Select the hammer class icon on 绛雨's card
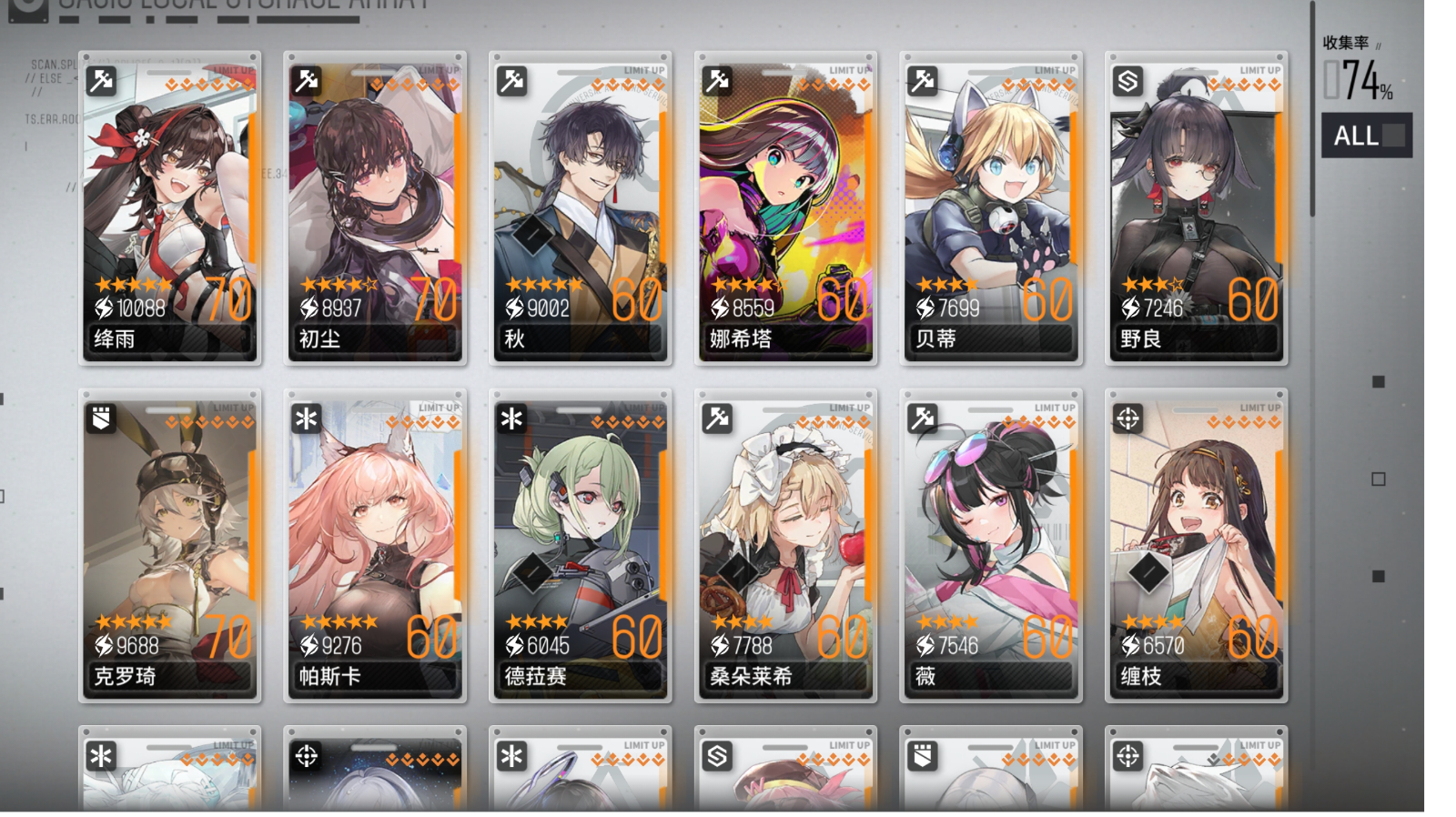The height and width of the screenshot is (817, 1456). [x=100, y=81]
